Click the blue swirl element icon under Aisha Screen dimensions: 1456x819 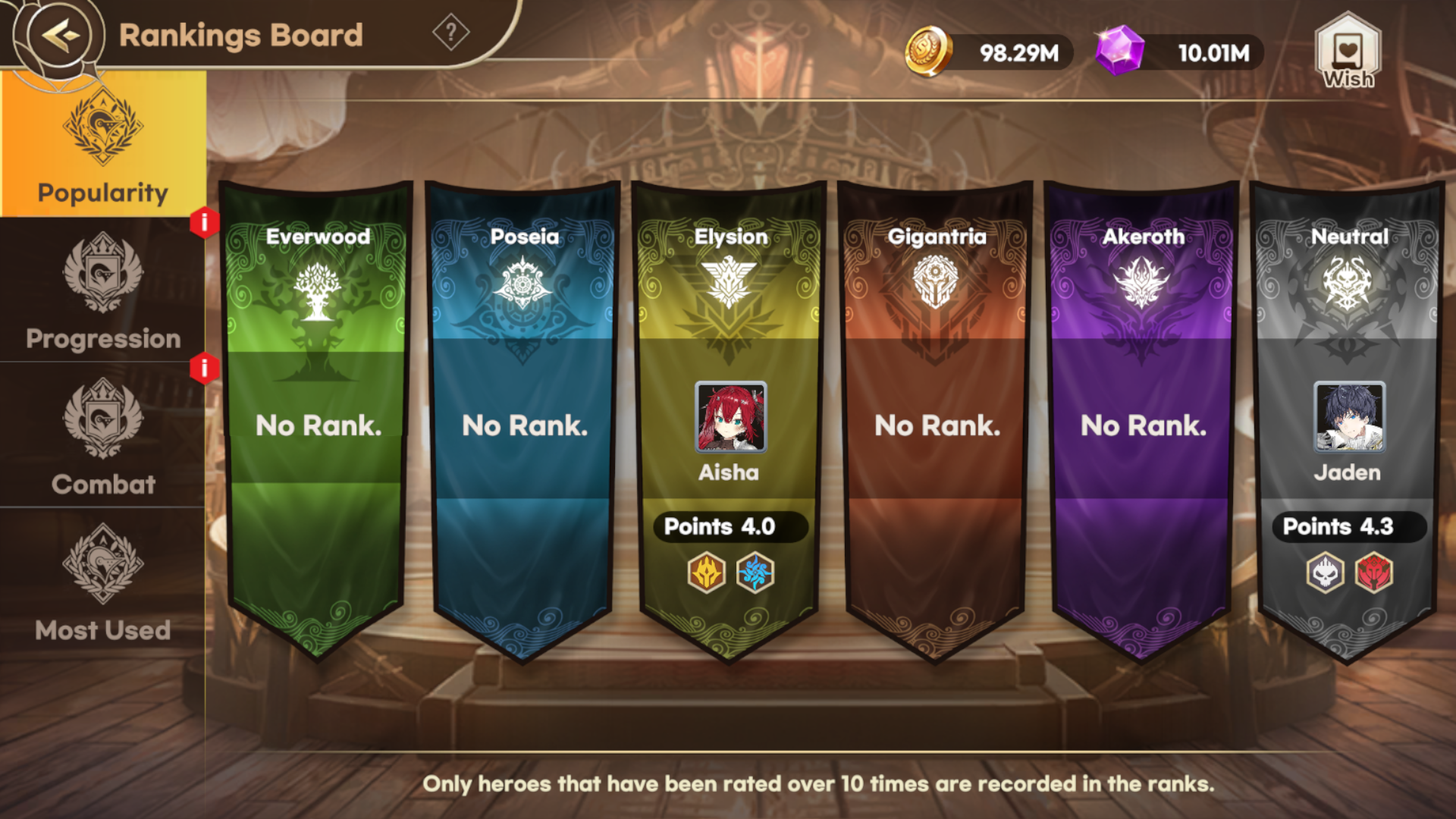pyautogui.click(x=755, y=575)
